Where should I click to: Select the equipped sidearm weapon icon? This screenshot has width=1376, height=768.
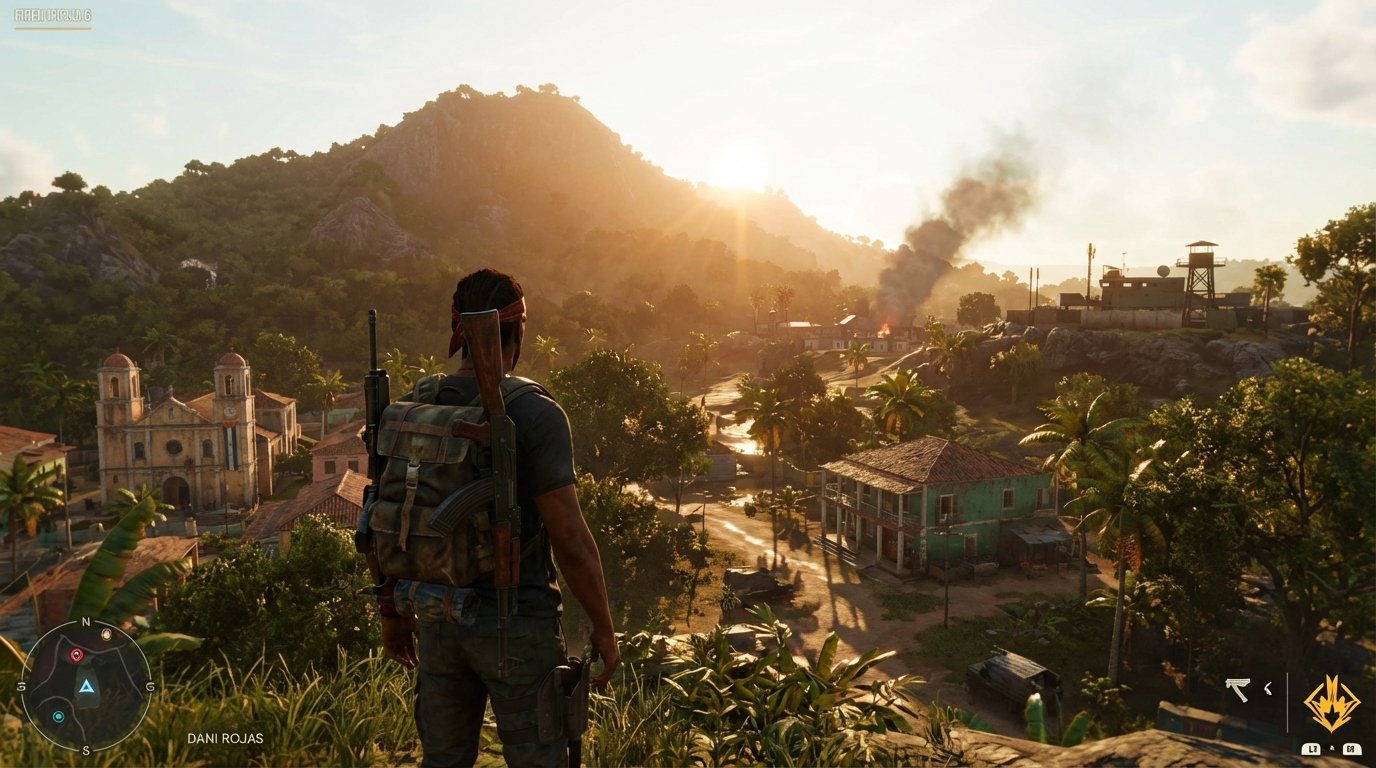click(x=1238, y=687)
